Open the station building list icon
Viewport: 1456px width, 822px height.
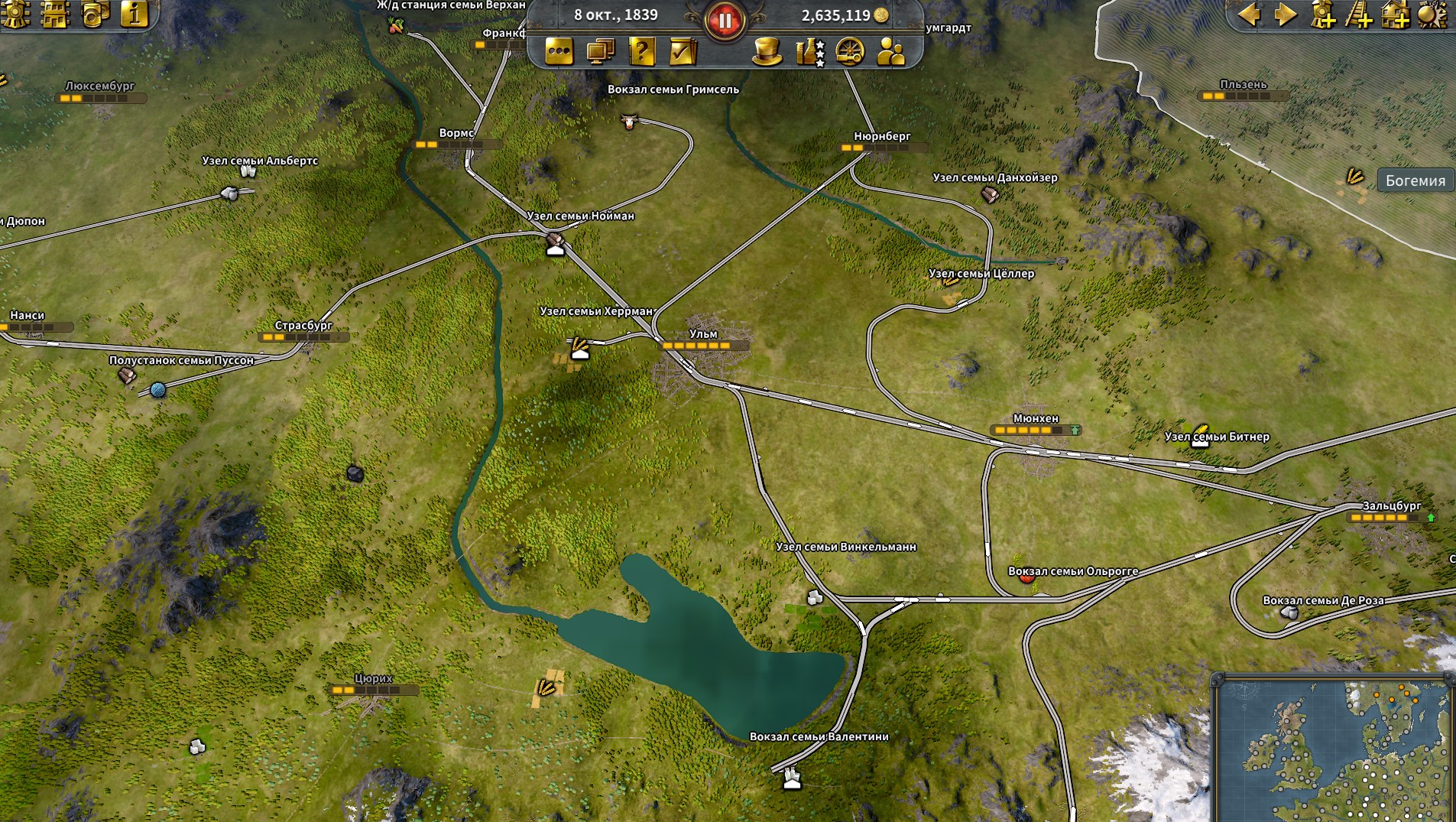point(56,14)
